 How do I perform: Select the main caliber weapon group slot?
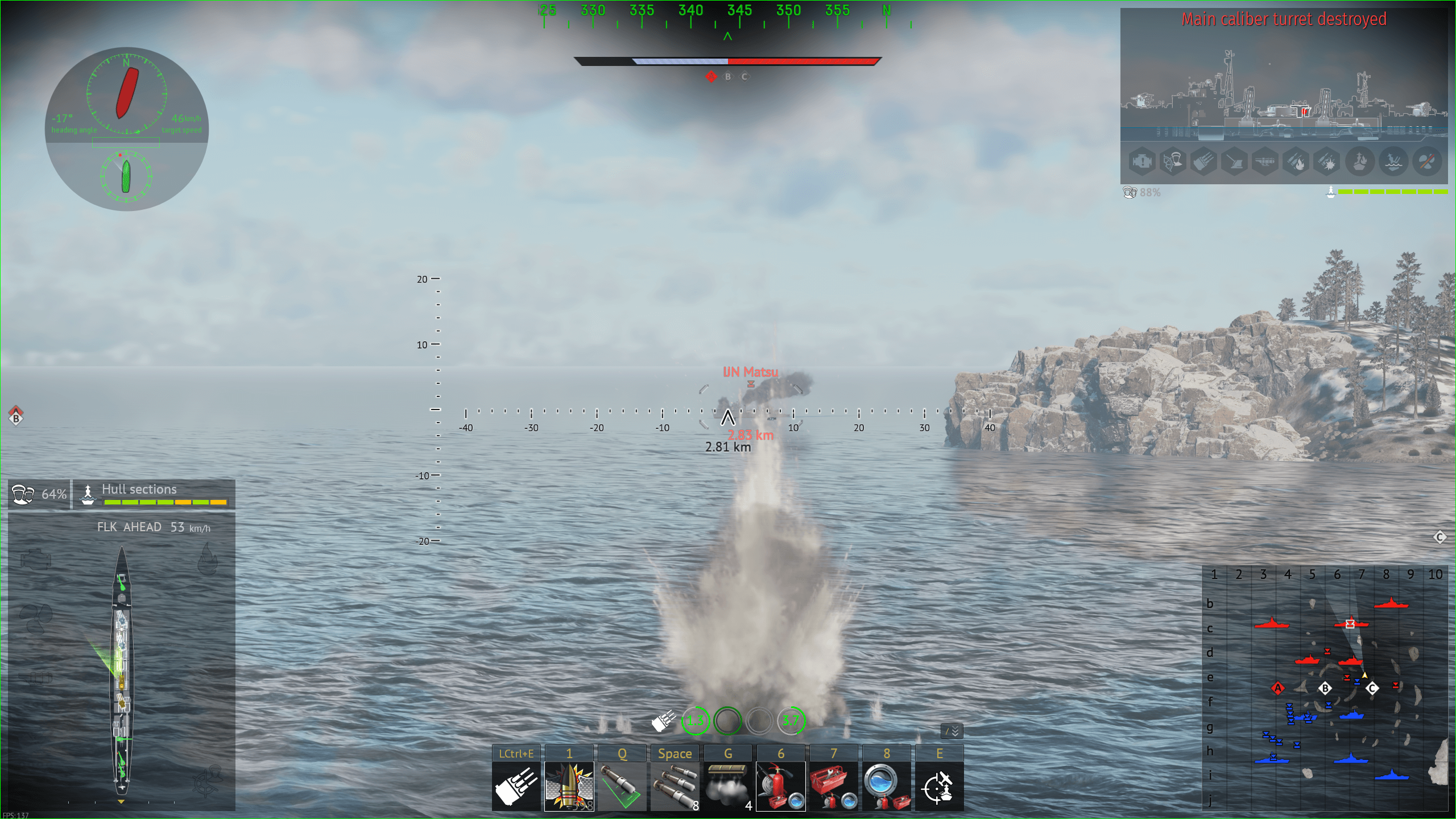tap(516, 786)
